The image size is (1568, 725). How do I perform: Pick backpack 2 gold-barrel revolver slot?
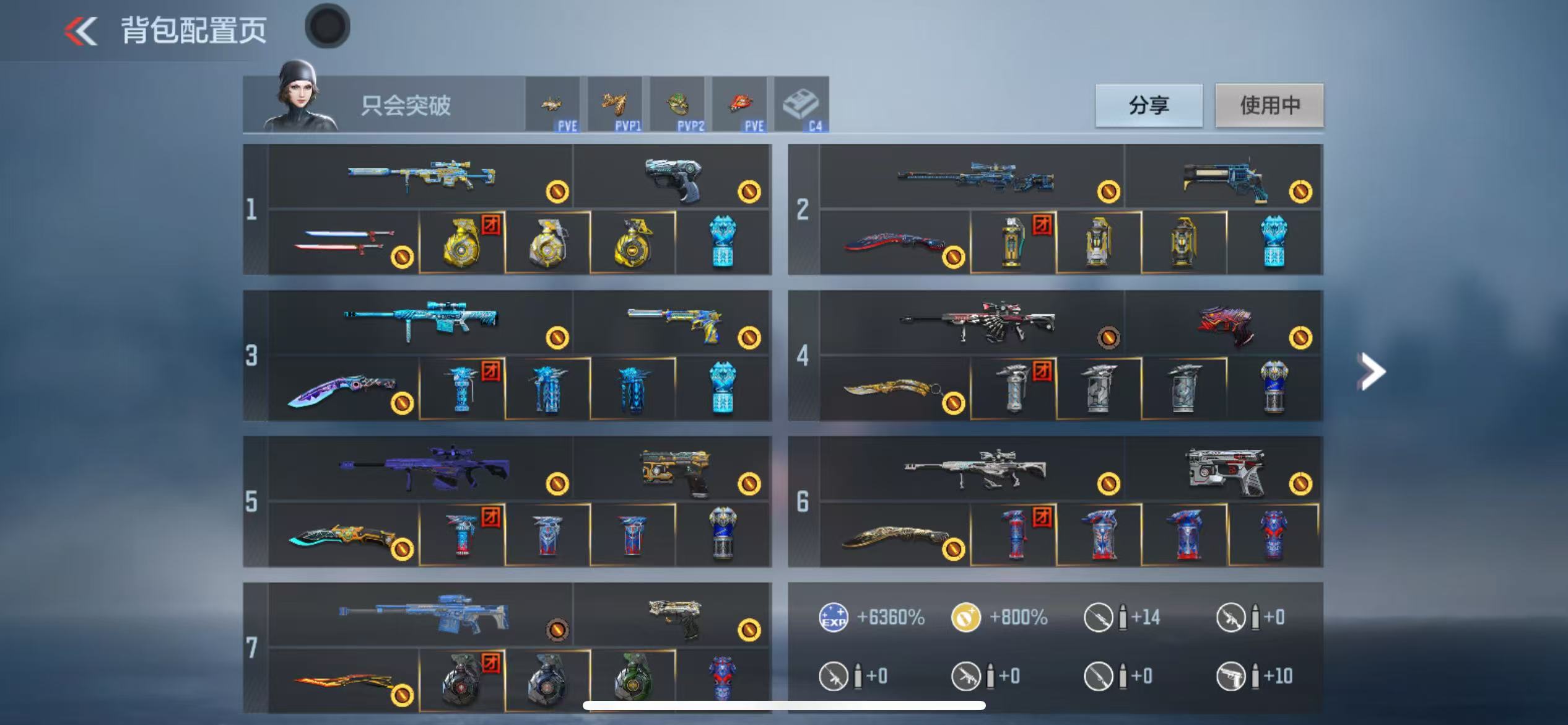(x=1223, y=178)
